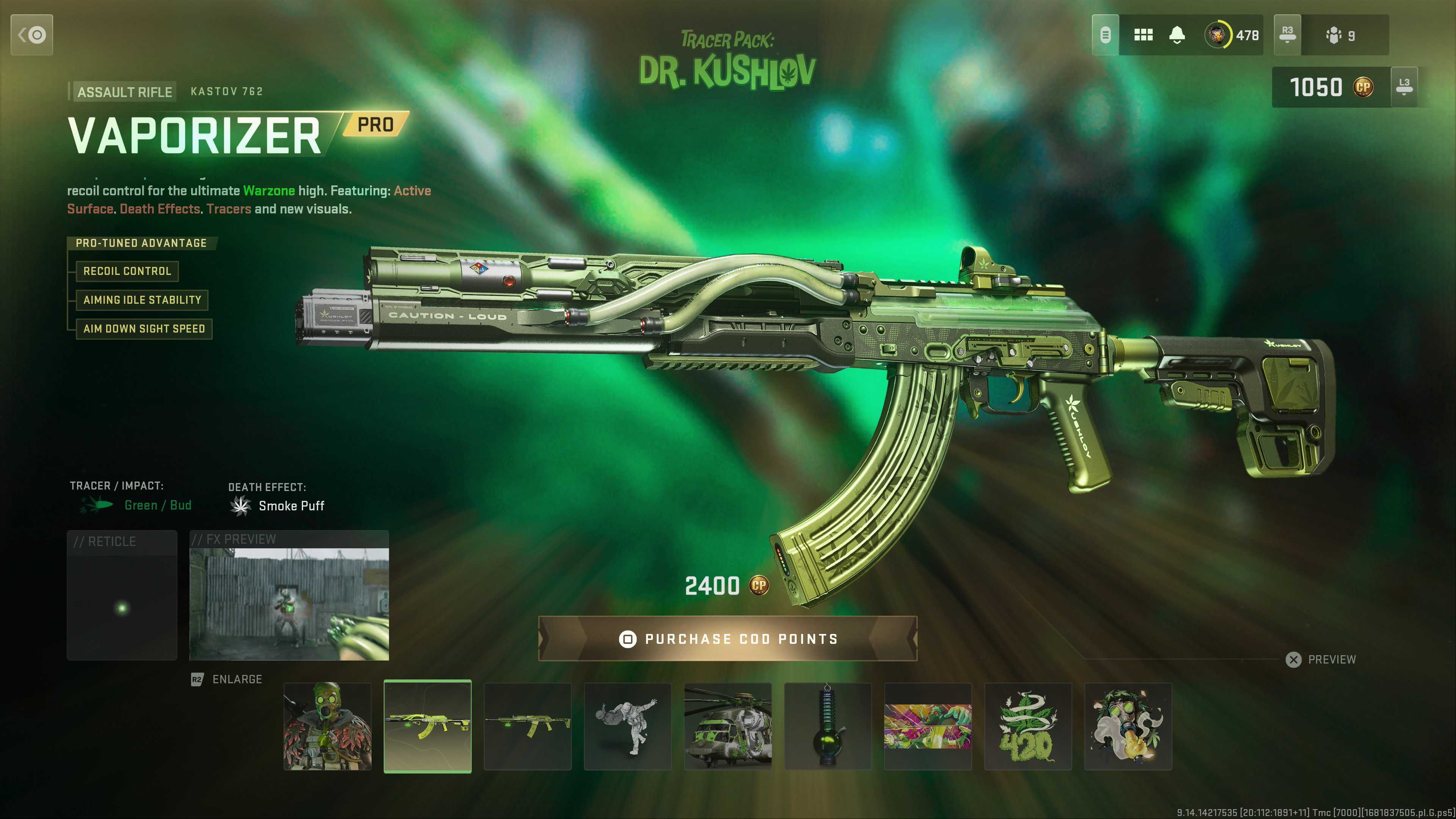
Task: Select the gas mask operator skin thumbnail
Action: pyautogui.click(x=327, y=726)
